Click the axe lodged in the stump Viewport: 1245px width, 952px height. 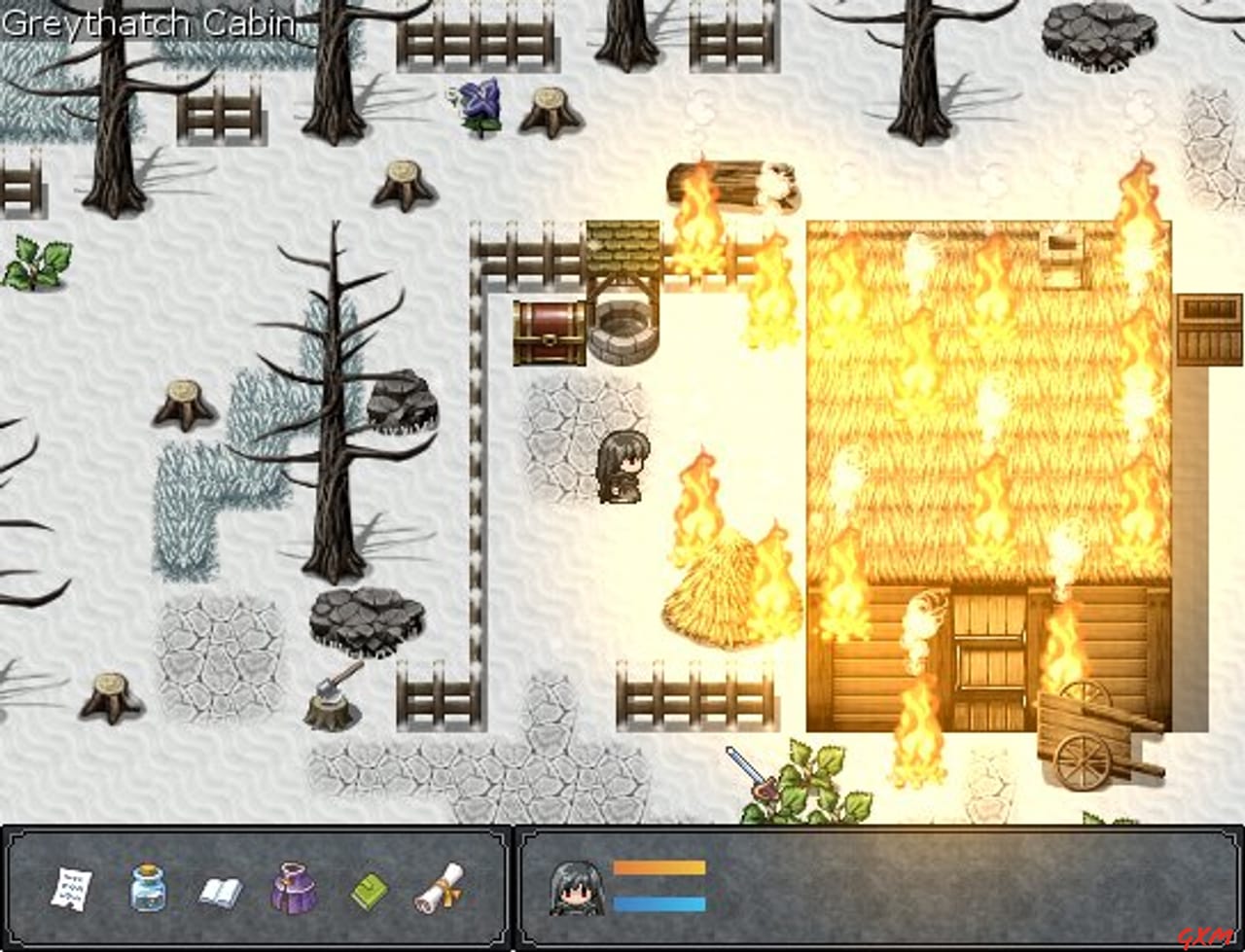pyautogui.click(x=331, y=686)
